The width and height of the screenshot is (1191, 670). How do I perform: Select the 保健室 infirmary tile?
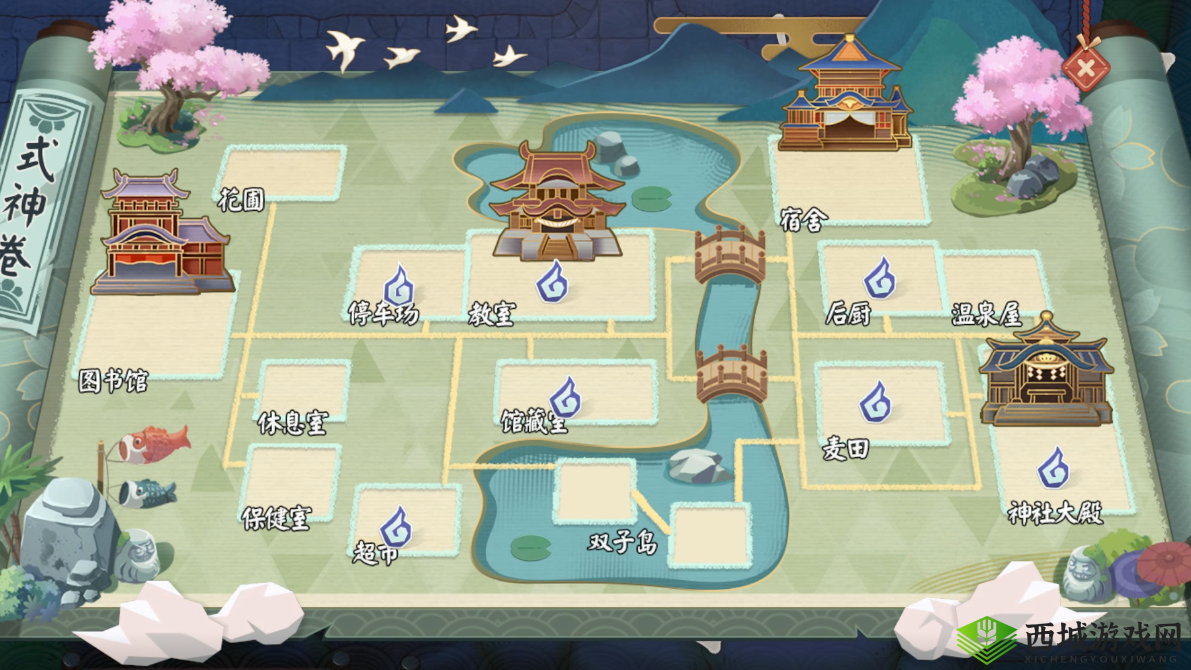point(292,484)
